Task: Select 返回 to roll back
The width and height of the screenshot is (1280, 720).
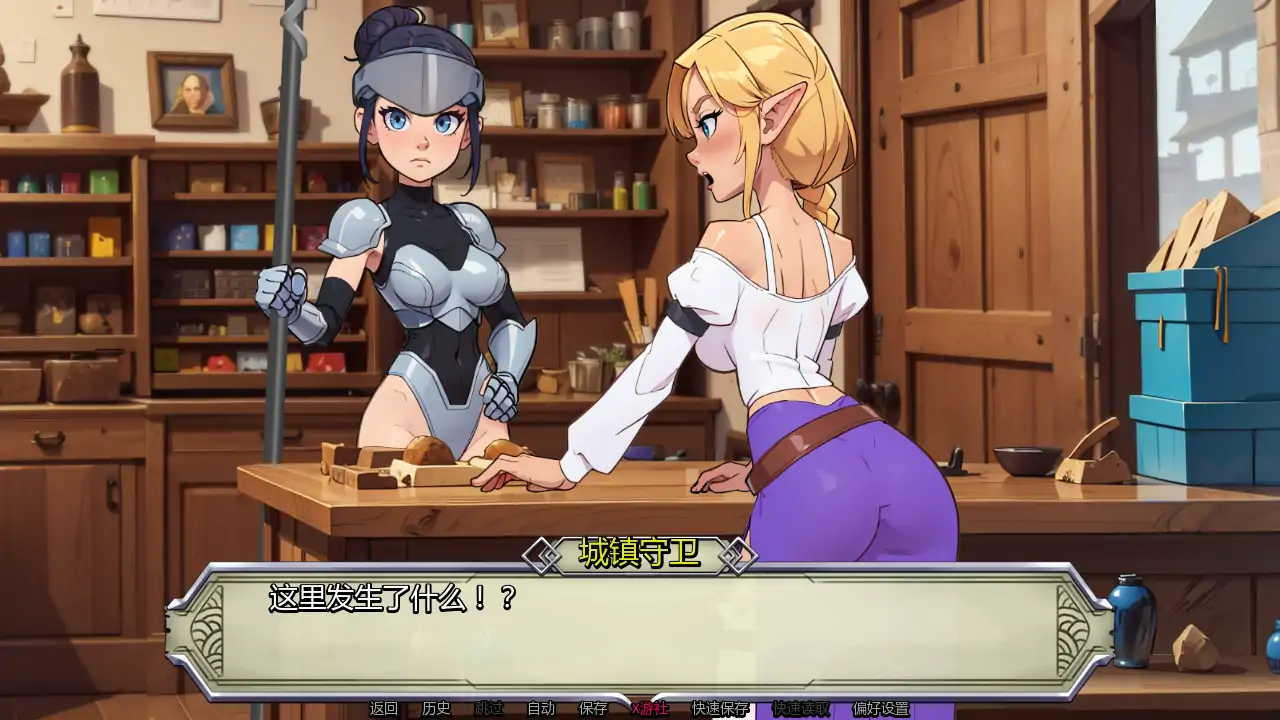Action: [381, 710]
